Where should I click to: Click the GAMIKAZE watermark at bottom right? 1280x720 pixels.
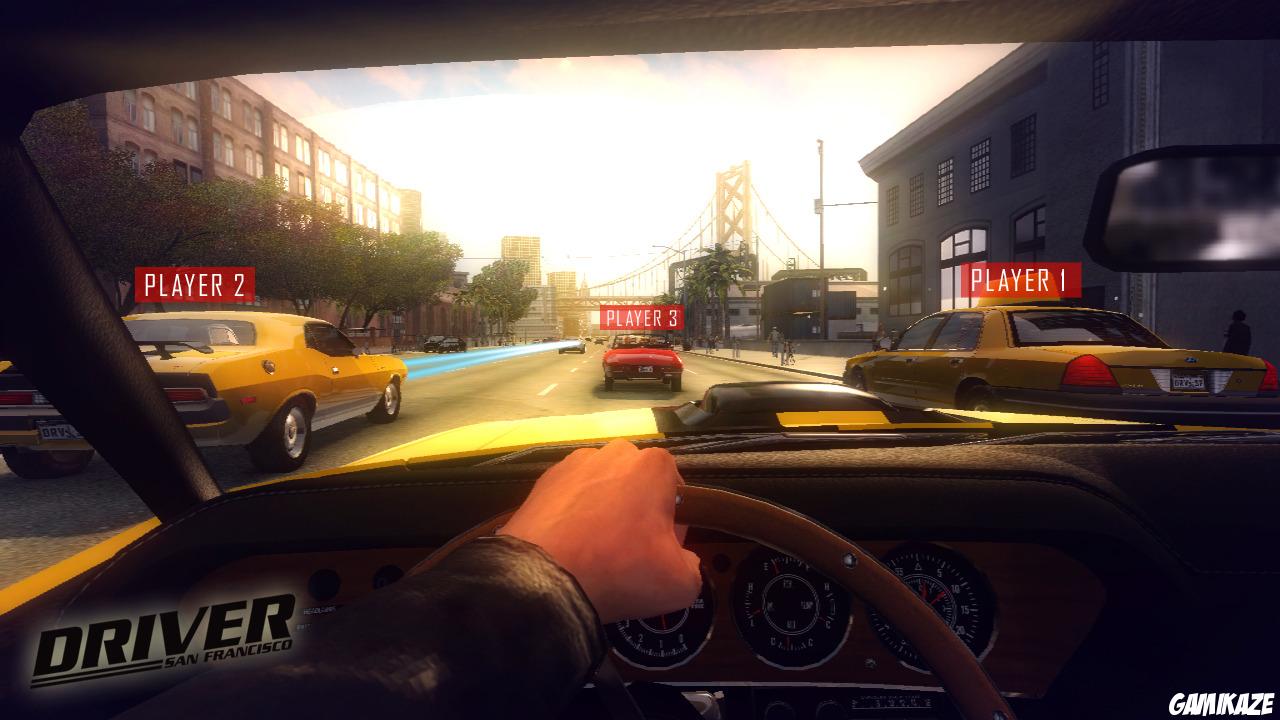coord(1222,704)
